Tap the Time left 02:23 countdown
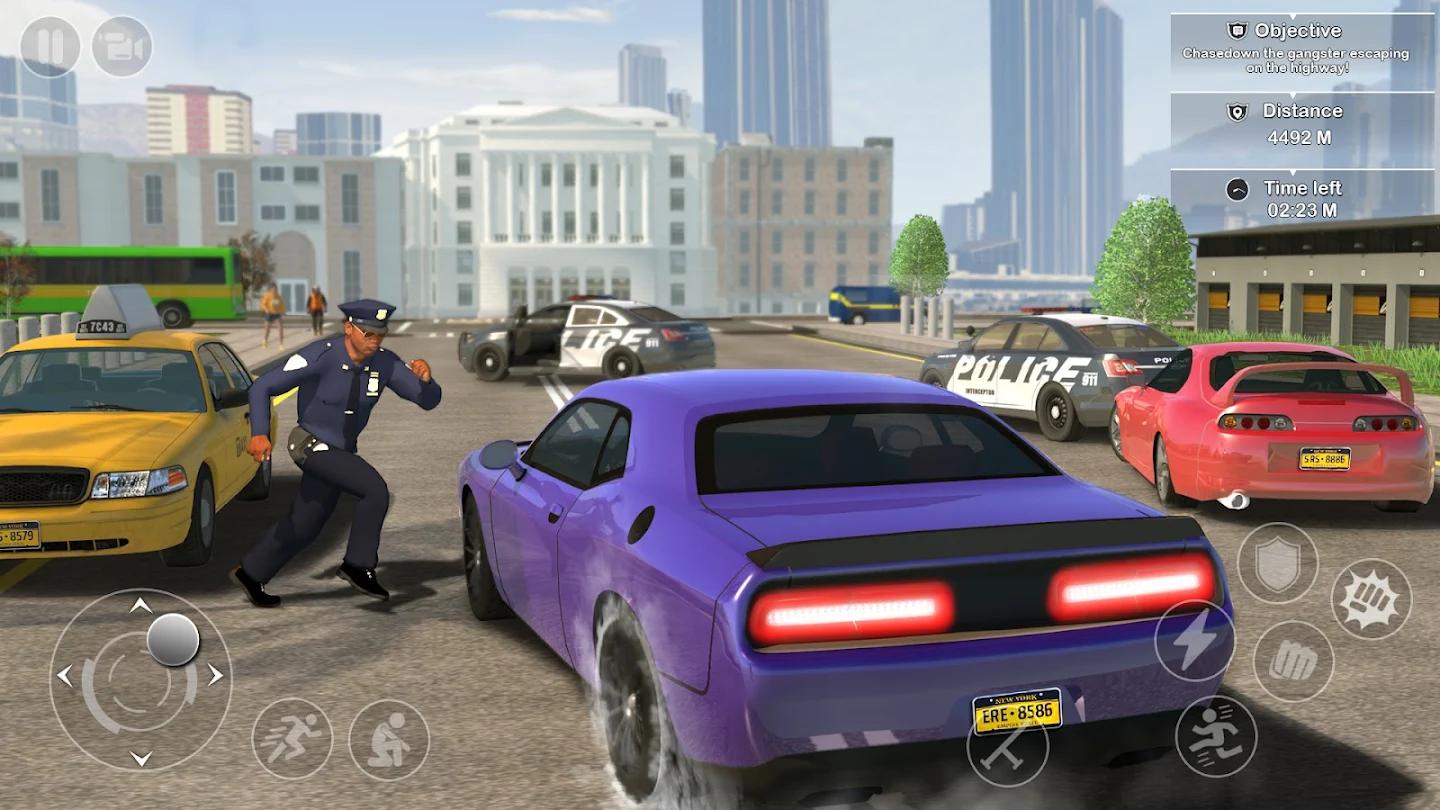Viewport: 1440px width, 810px height. point(1303,211)
